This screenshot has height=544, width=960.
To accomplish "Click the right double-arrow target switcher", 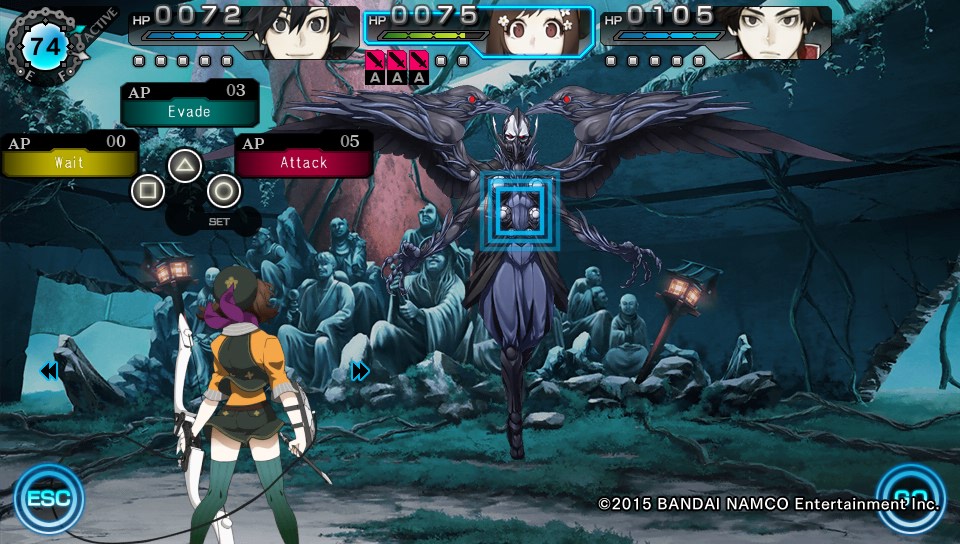I will [x=360, y=372].
